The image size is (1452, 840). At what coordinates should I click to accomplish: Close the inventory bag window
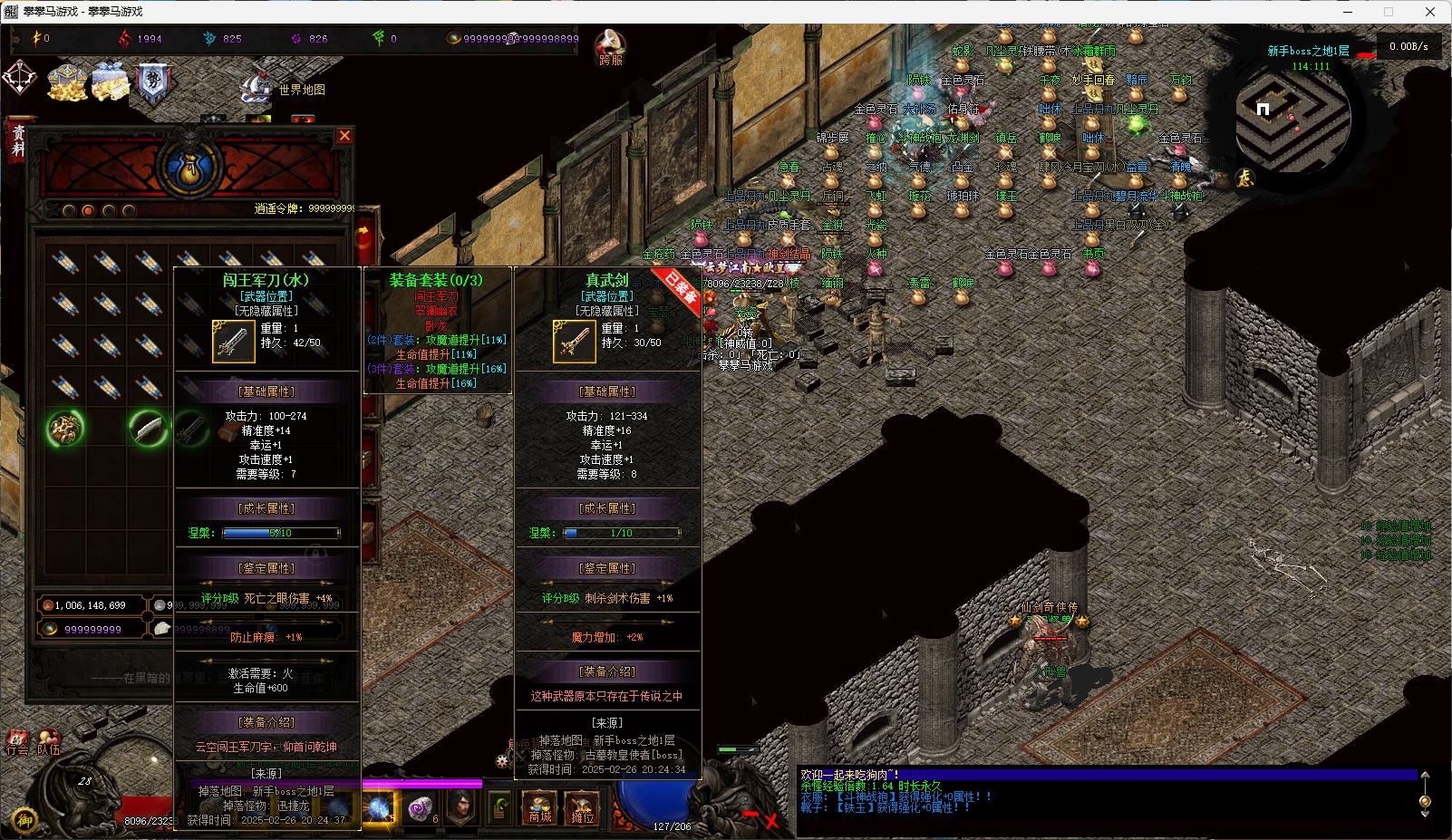[x=344, y=136]
